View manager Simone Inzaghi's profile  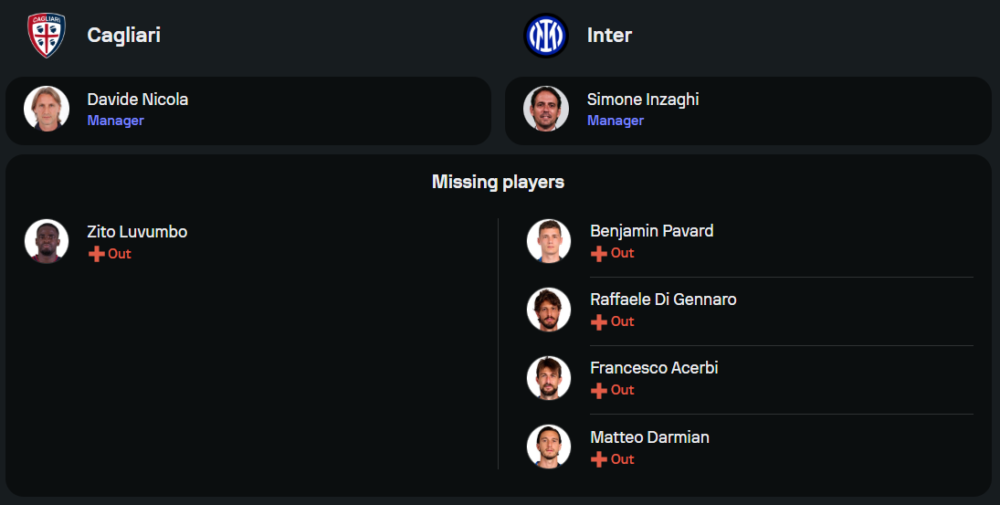click(x=642, y=100)
